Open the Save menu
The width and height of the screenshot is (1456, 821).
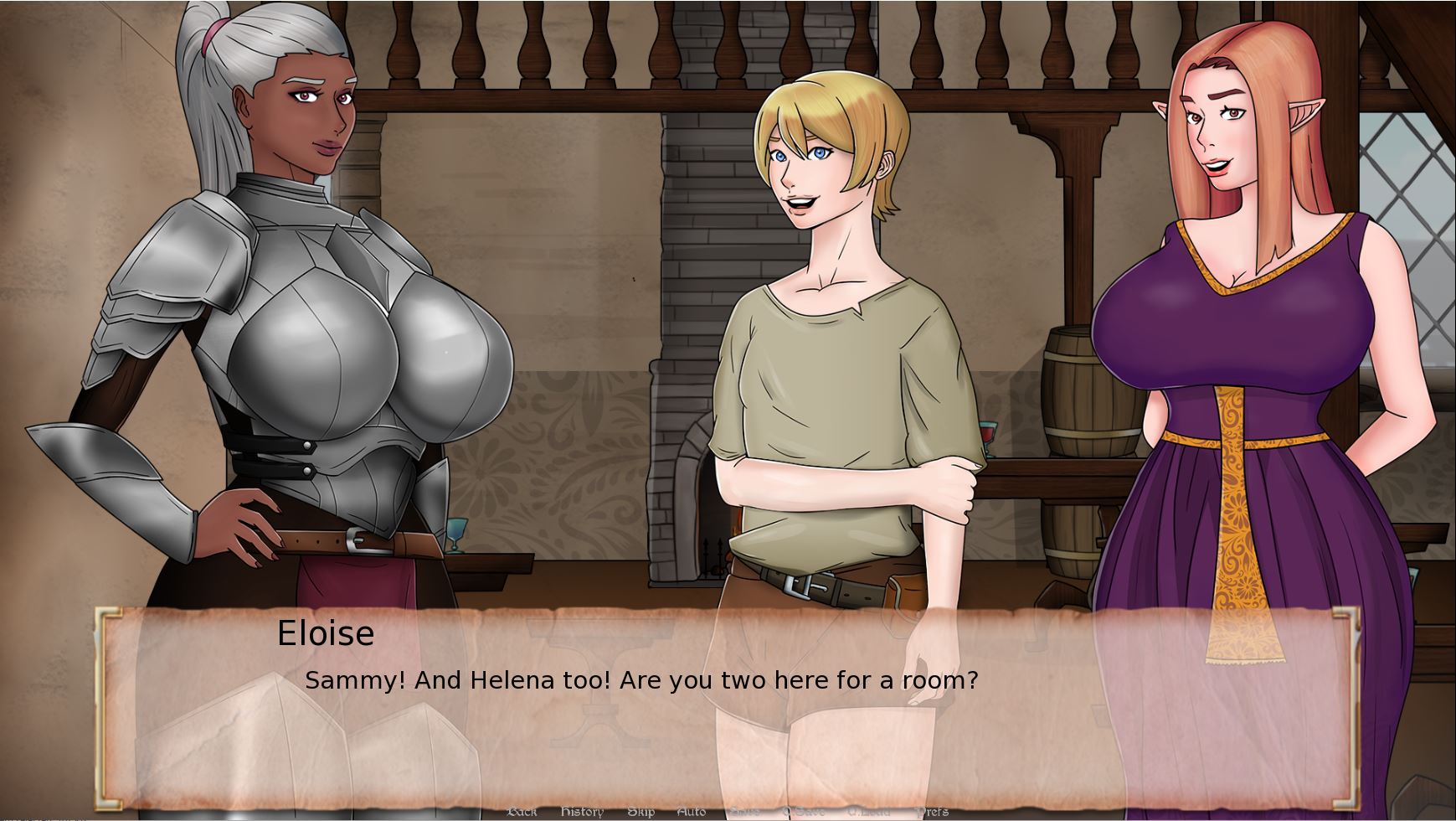point(744,811)
